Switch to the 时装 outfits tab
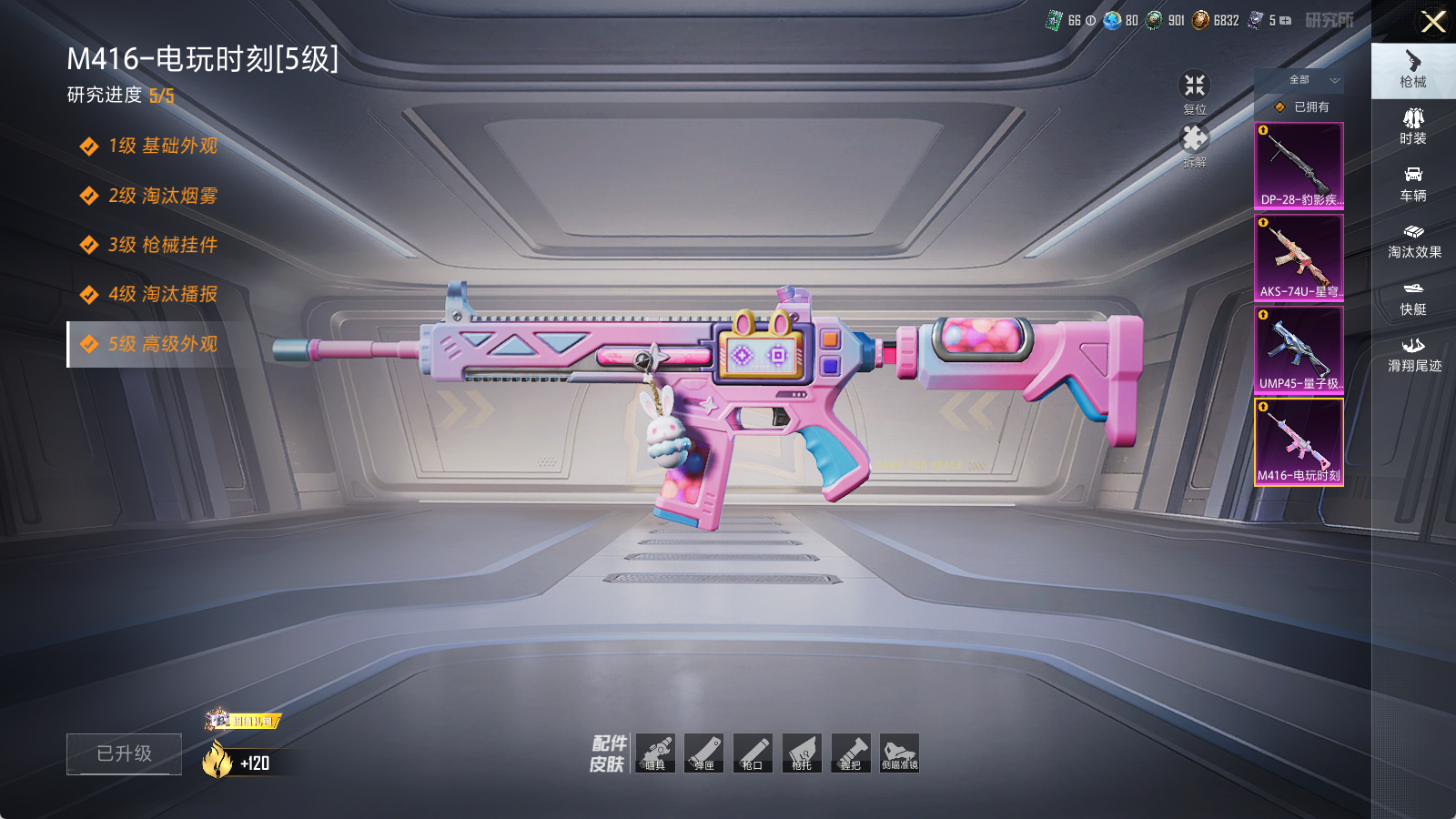This screenshot has height=819, width=1456. click(1413, 126)
